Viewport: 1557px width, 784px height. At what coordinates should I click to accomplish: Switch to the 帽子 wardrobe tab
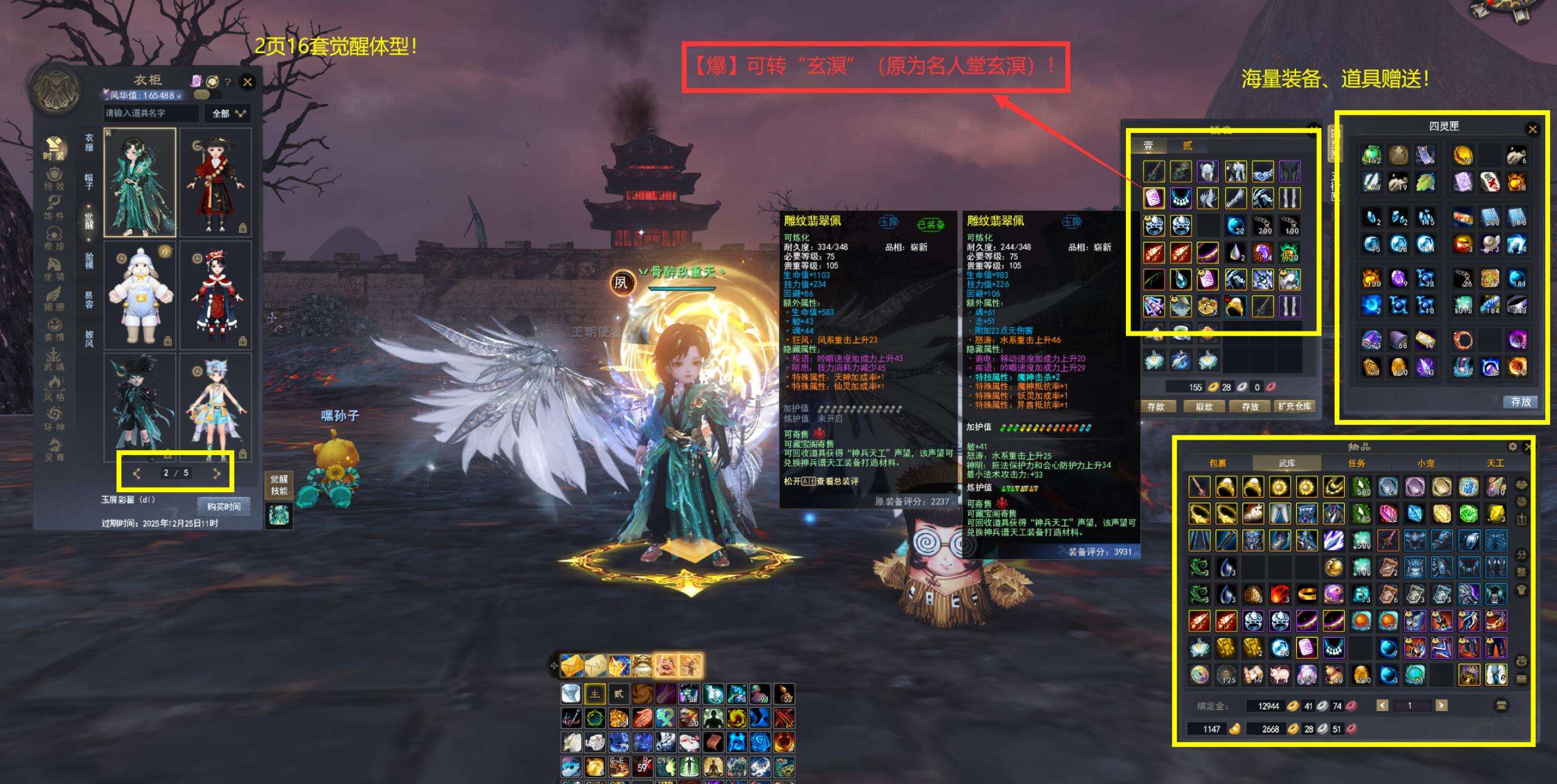(x=89, y=181)
